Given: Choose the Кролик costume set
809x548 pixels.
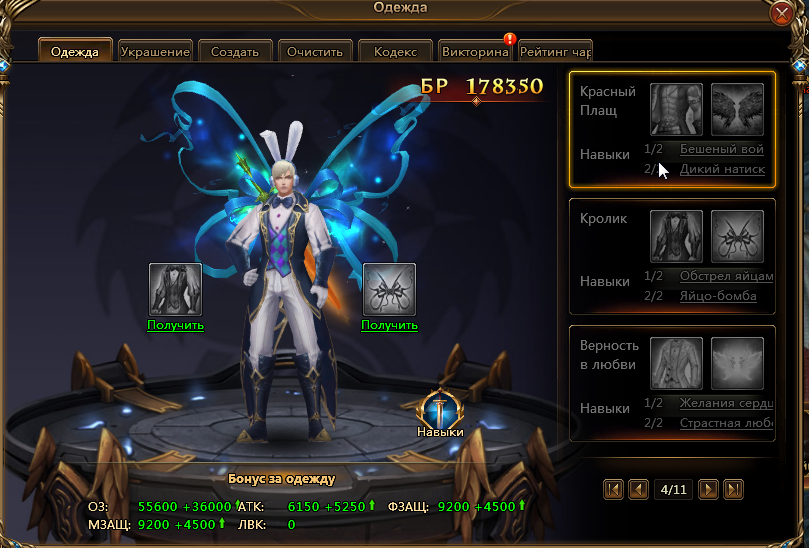Looking at the screenshot, I should 604,219.
